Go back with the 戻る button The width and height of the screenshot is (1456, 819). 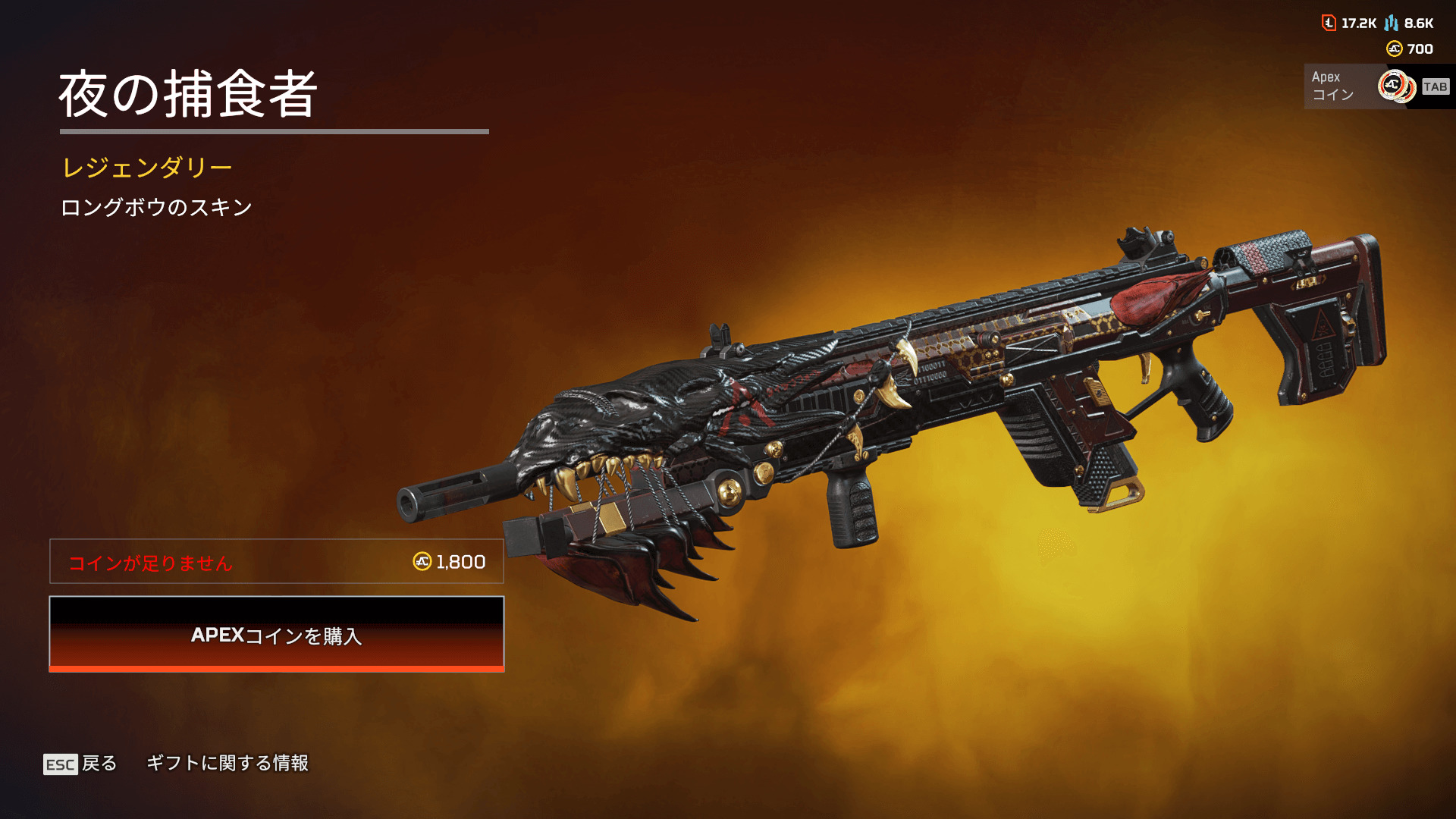(x=81, y=763)
